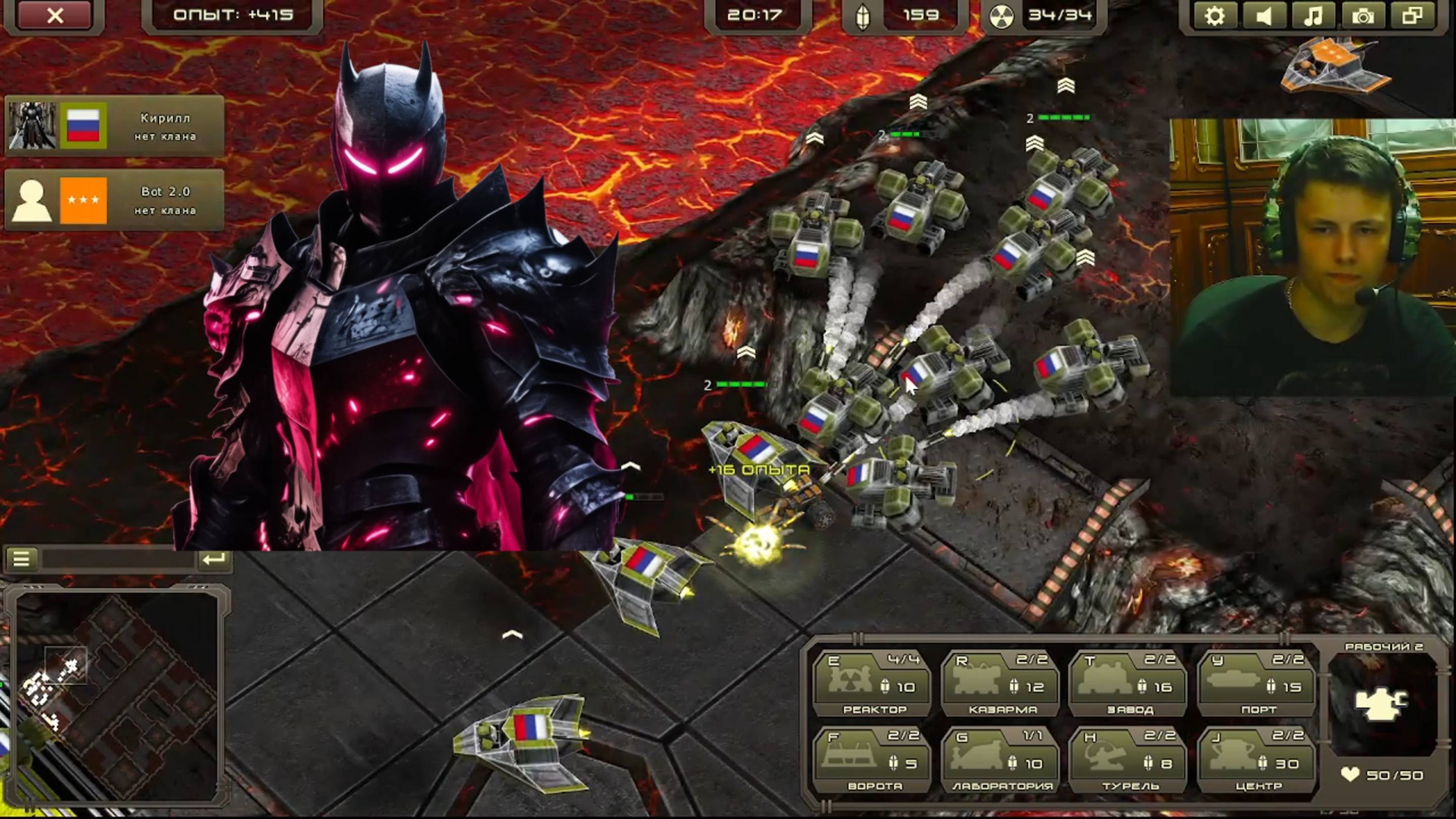Build a Казарма (barracks)
The image size is (1456, 819).
(x=1000, y=684)
